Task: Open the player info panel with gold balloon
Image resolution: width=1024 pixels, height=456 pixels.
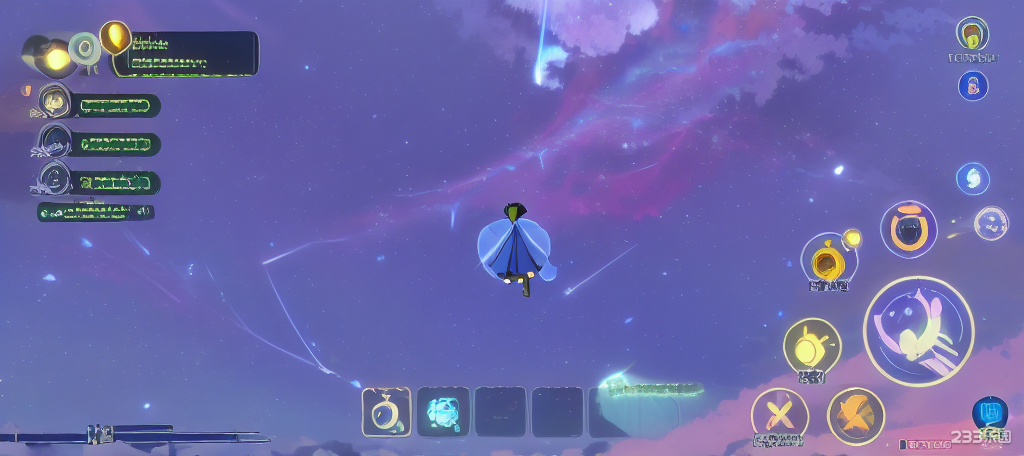Action: (183, 53)
